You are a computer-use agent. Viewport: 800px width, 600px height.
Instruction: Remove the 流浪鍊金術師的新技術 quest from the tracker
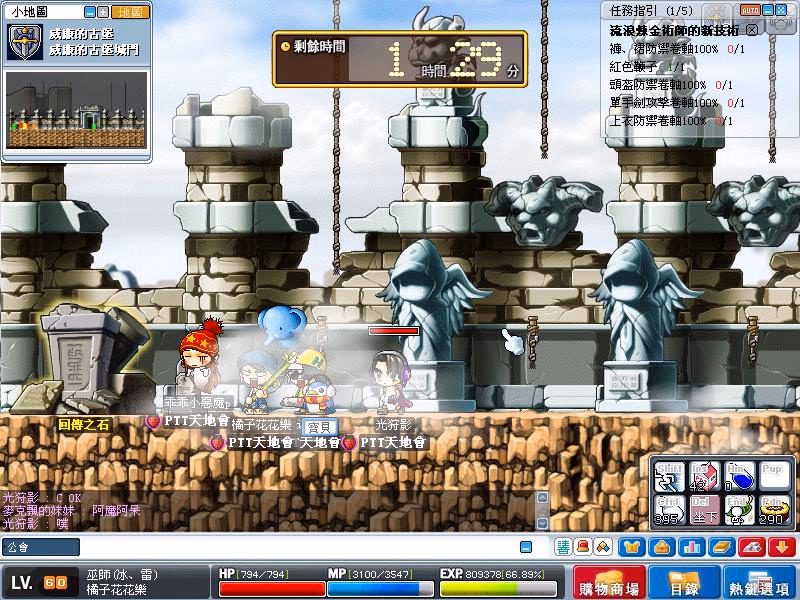click(x=752, y=31)
